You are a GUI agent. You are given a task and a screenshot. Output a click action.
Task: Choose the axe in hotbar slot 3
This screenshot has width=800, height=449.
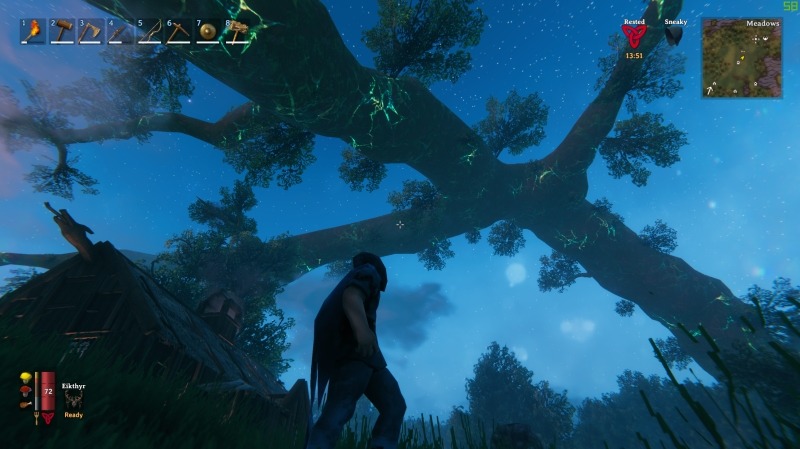92,31
